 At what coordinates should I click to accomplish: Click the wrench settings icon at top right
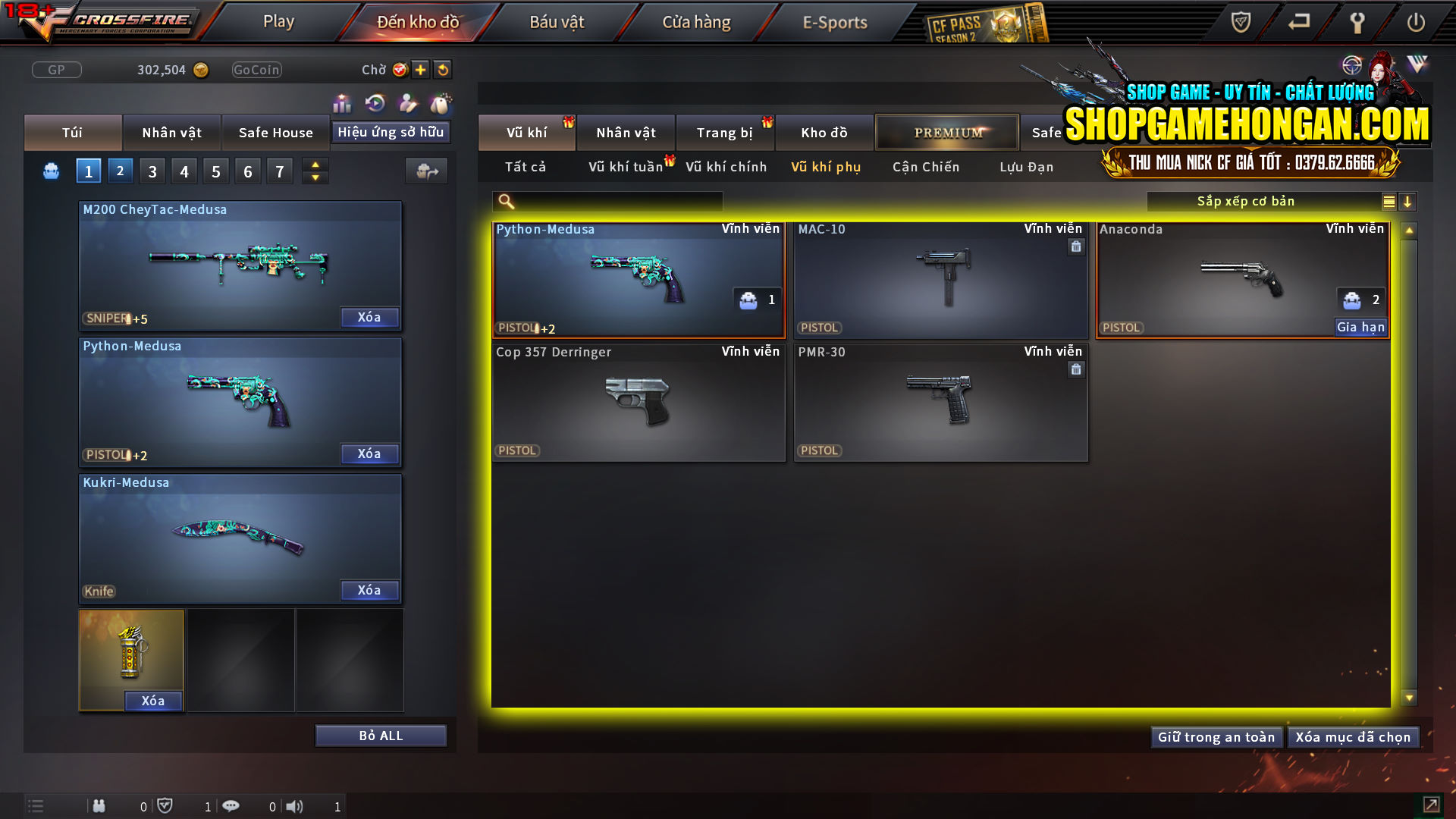click(x=1357, y=22)
